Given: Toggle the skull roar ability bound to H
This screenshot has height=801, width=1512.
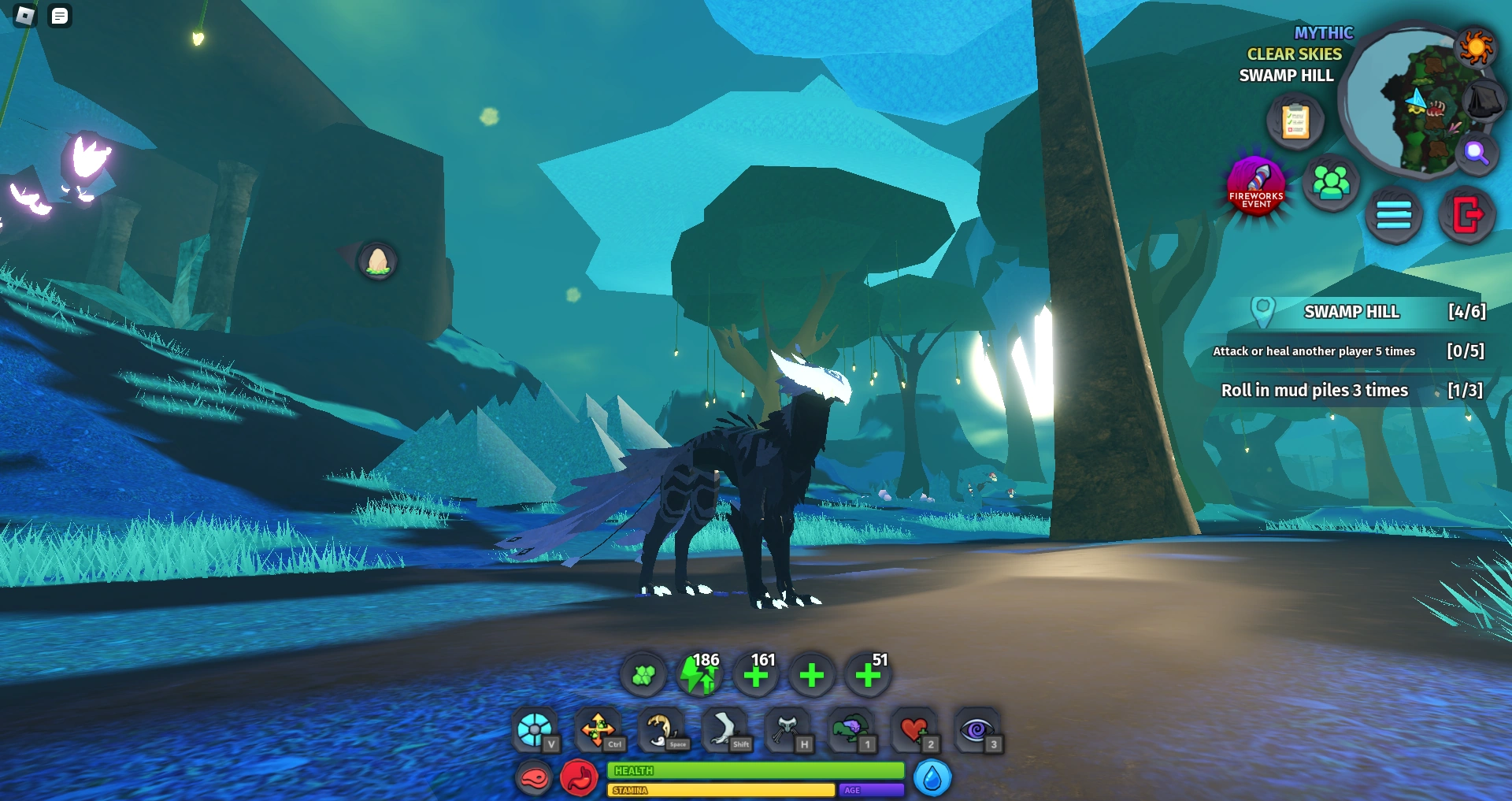Looking at the screenshot, I should 790,731.
